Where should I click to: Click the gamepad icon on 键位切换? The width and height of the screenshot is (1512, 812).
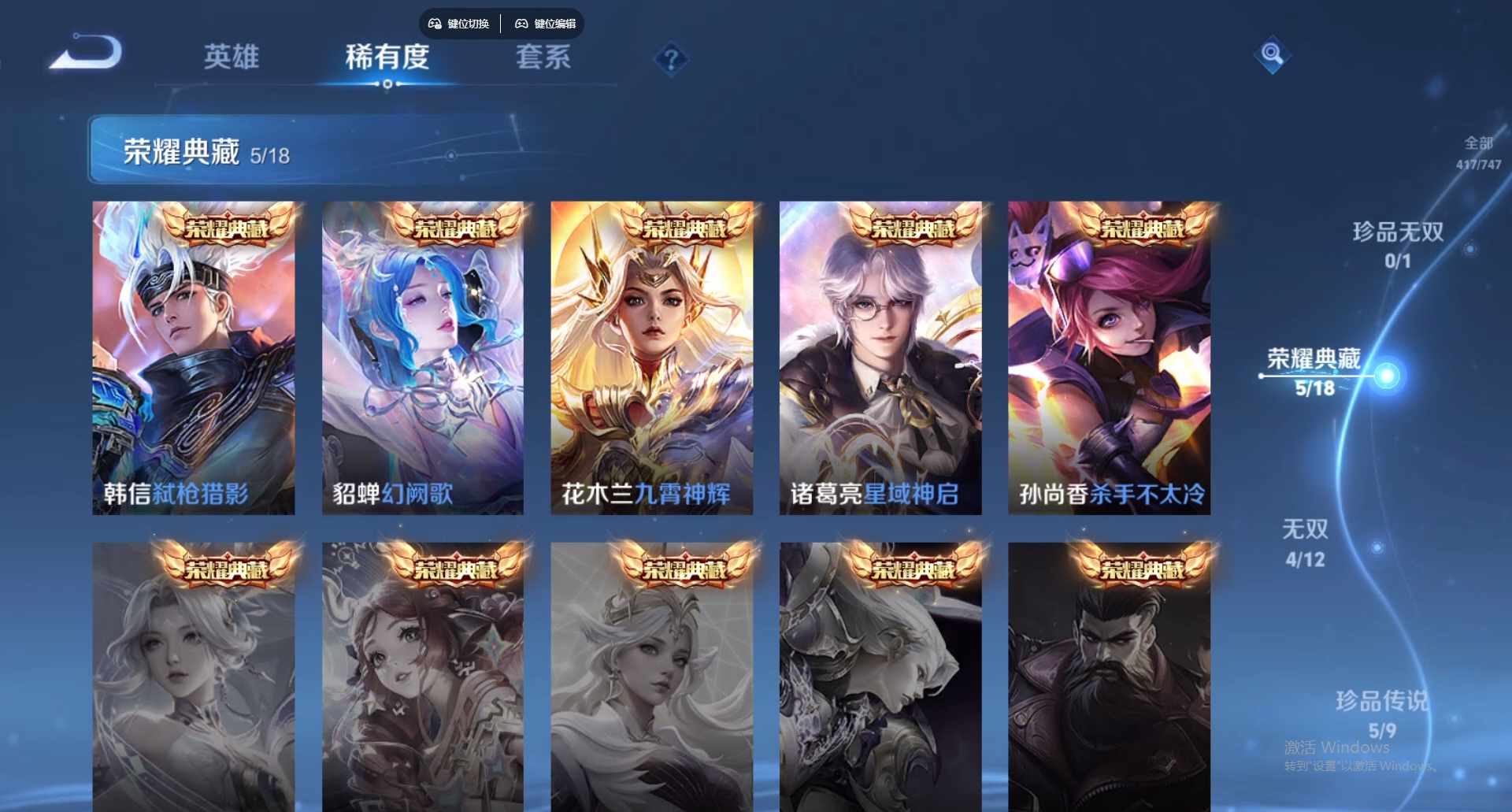pyautogui.click(x=434, y=24)
